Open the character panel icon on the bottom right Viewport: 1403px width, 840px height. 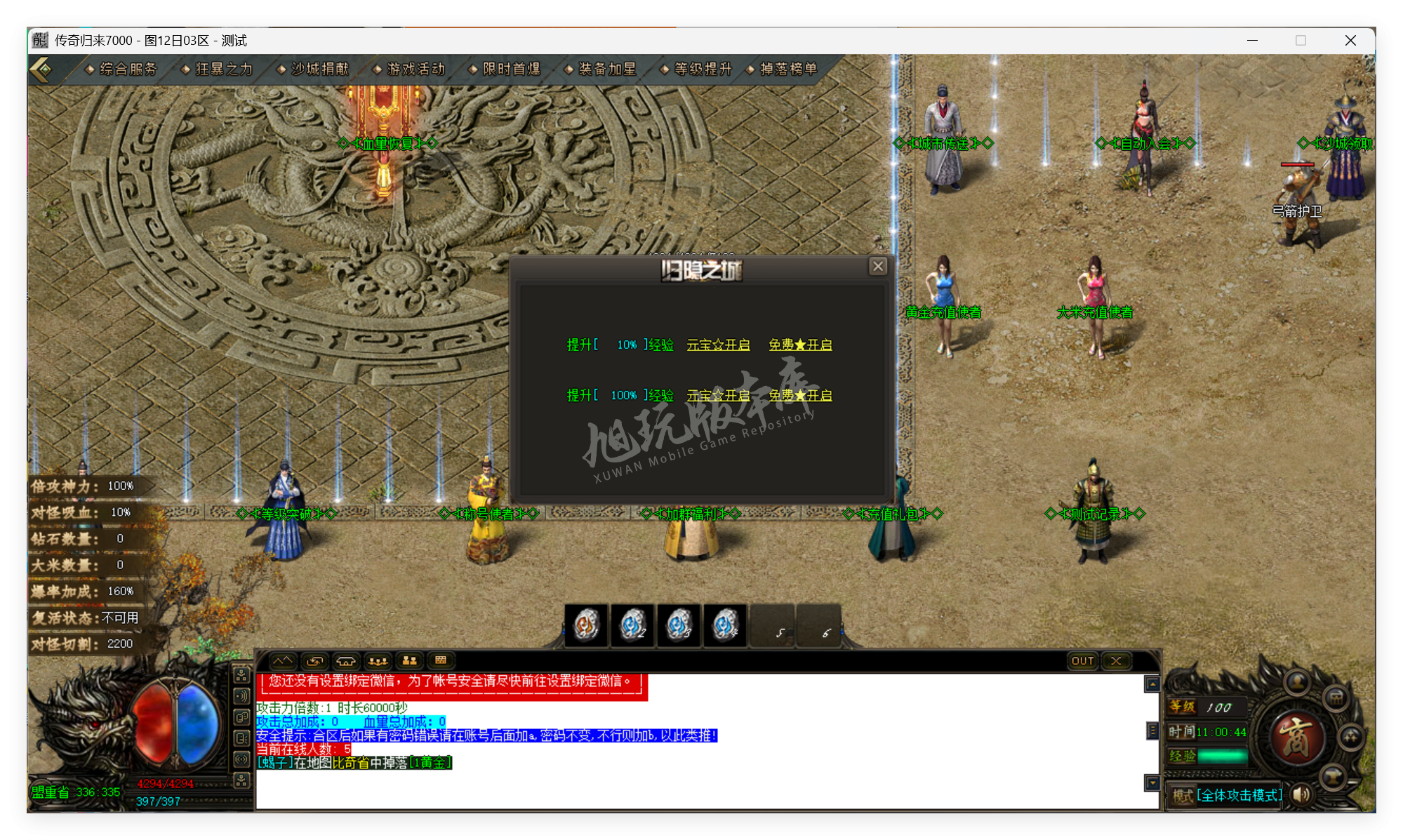point(1296,681)
